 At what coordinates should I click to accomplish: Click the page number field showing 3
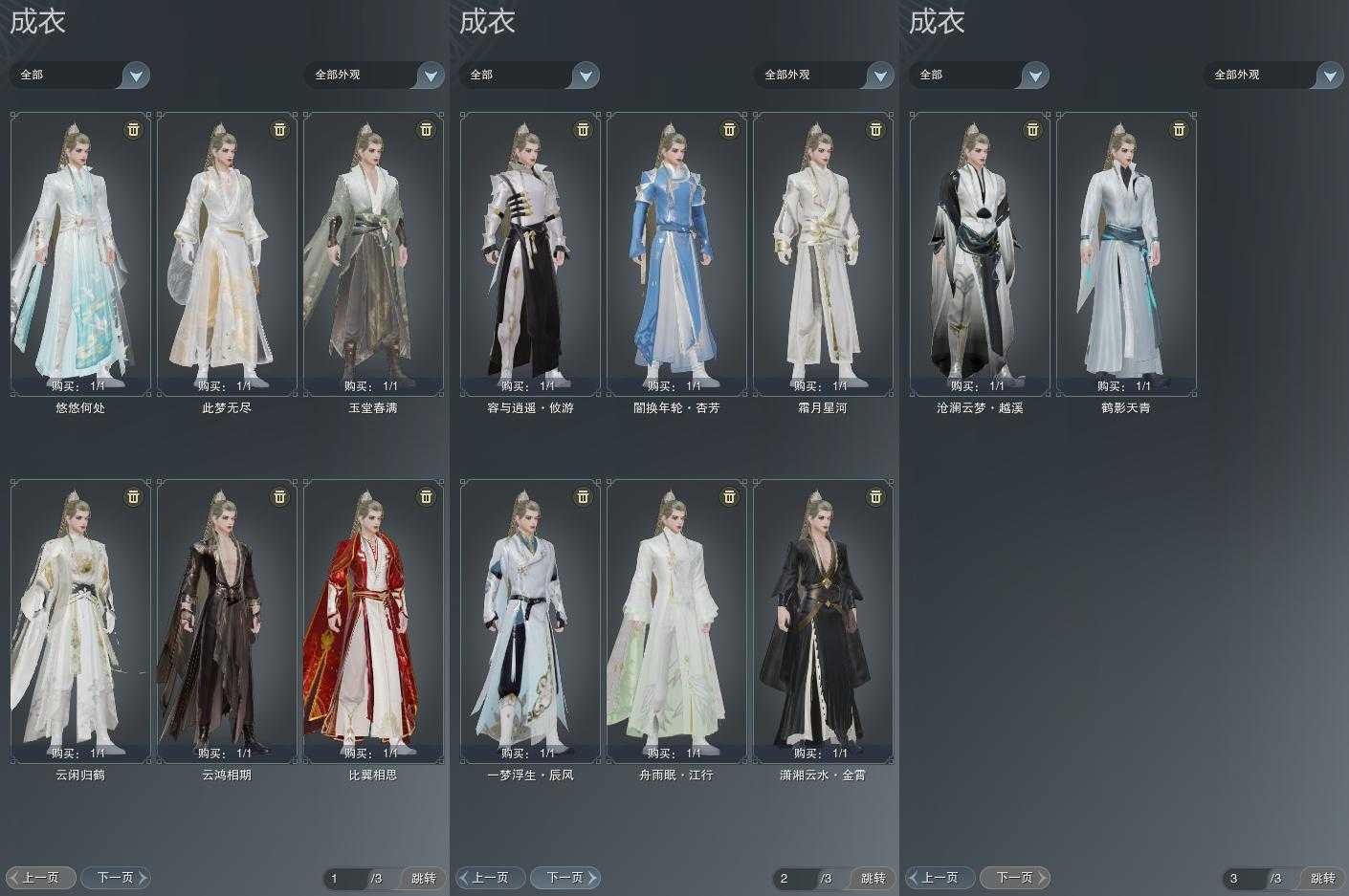pyautogui.click(x=1244, y=878)
